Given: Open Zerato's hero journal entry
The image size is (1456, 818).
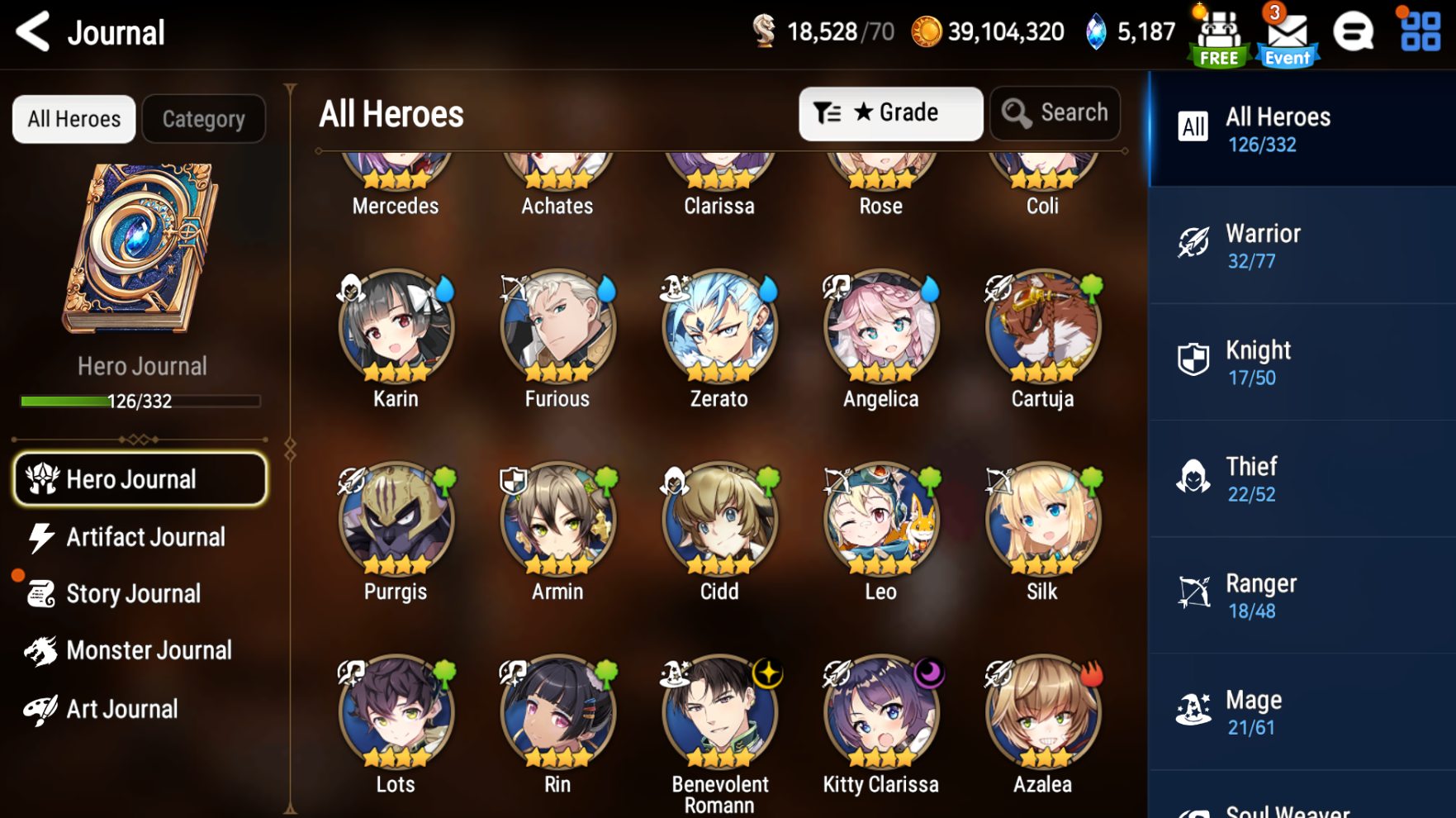Looking at the screenshot, I should click(719, 327).
